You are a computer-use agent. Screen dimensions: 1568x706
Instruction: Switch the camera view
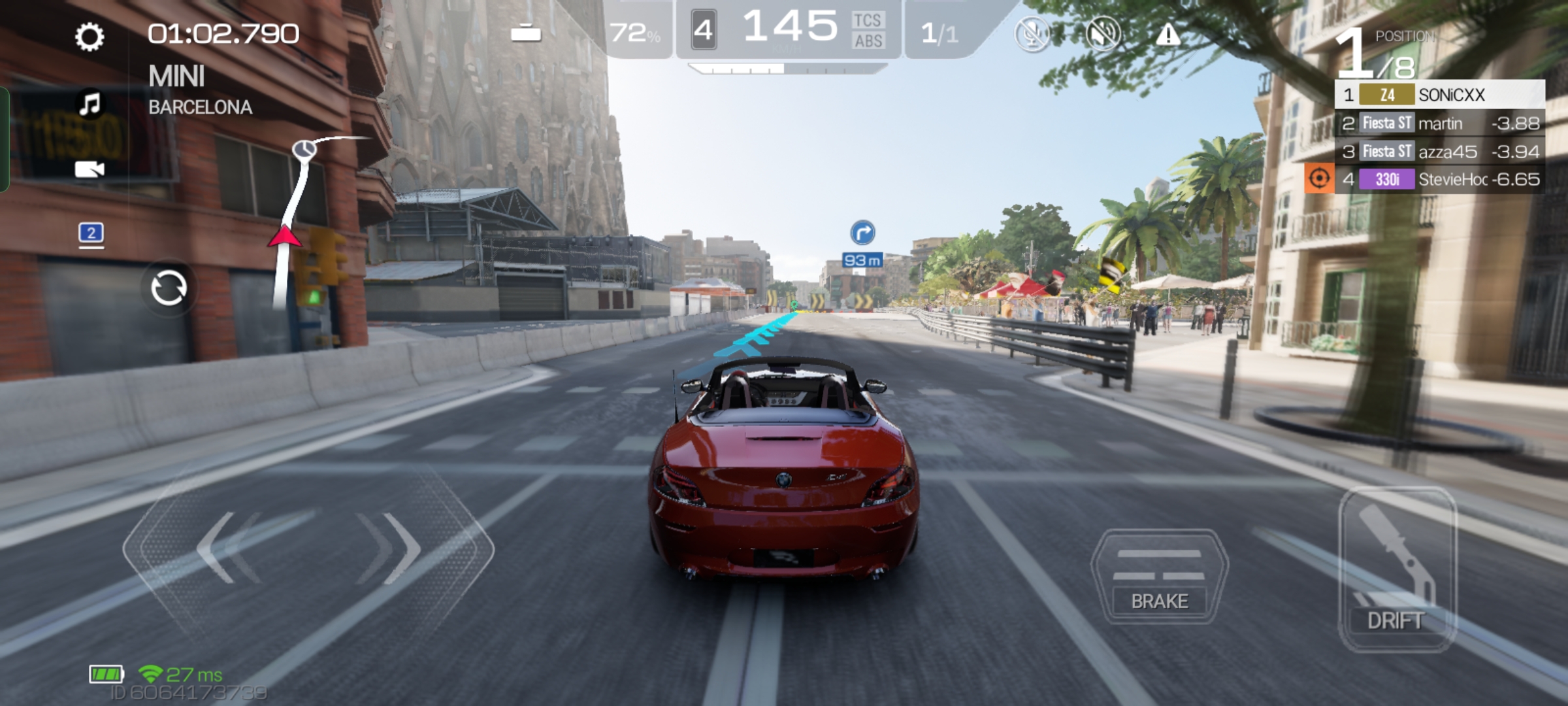pyautogui.click(x=90, y=170)
